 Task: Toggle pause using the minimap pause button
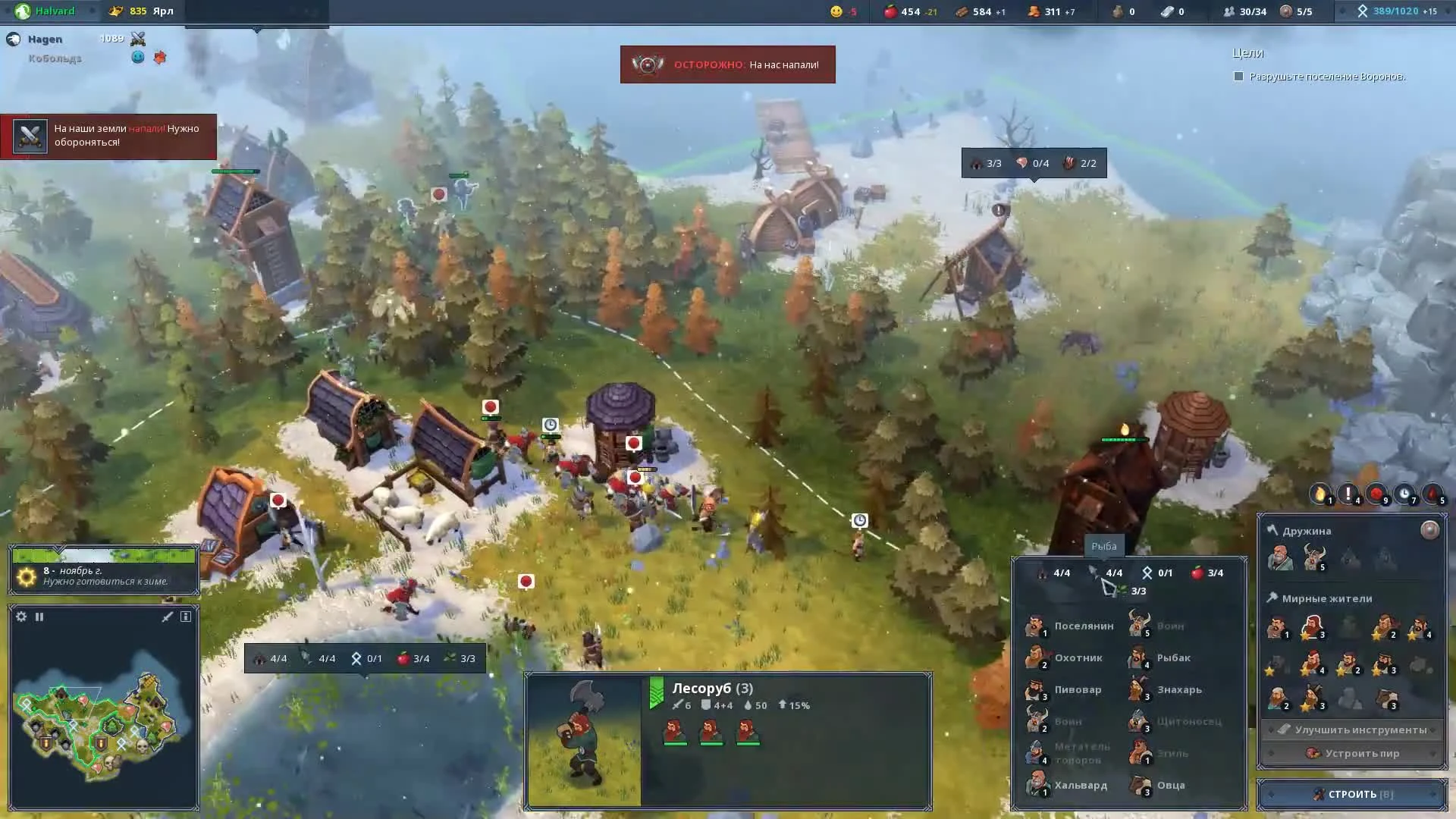tap(39, 617)
